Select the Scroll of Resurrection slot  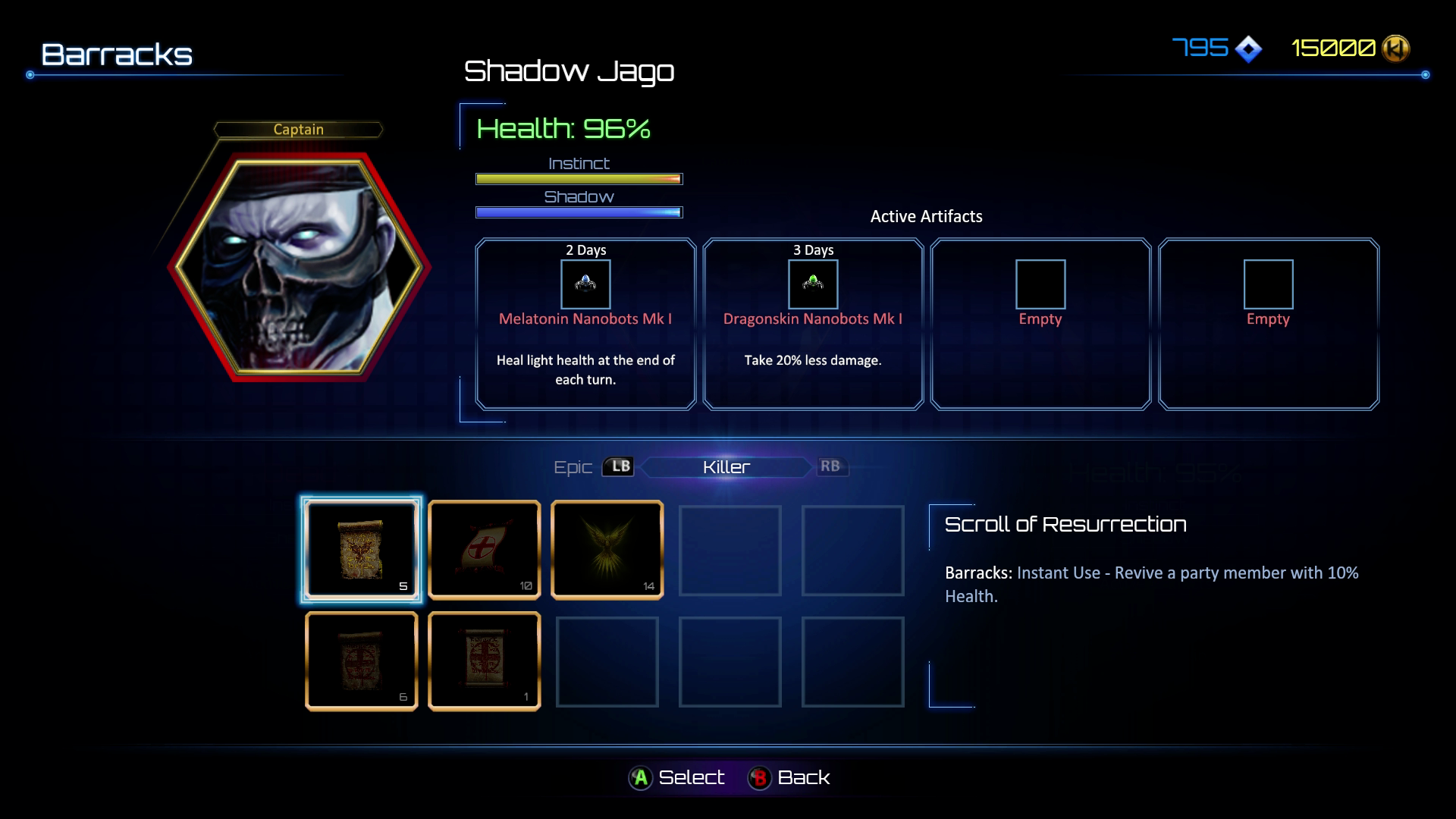[361, 550]
